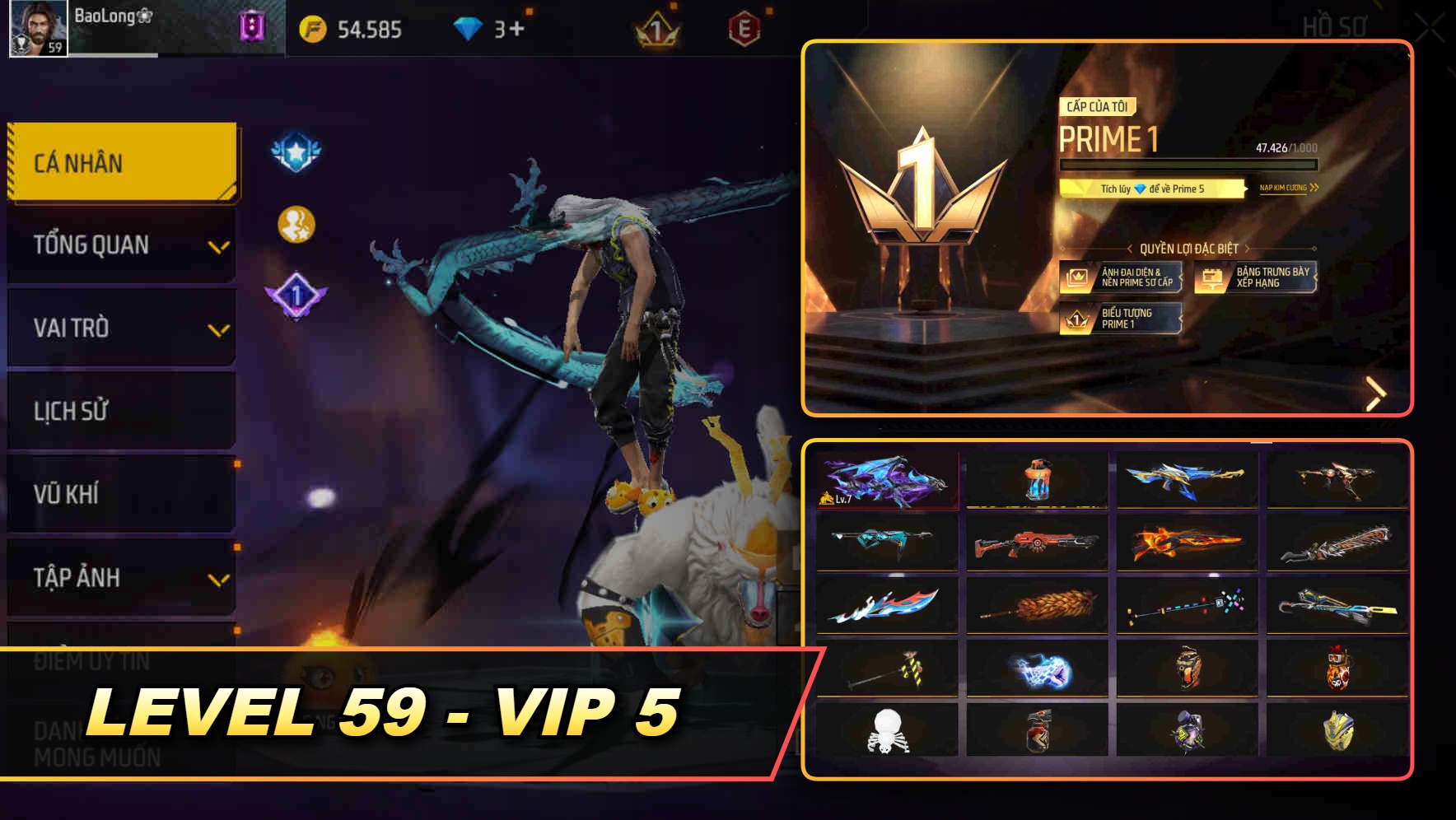Expand the TỔNG QUAN section
The width and height of the screenshot is (1456, 820).
pos(119,245)
